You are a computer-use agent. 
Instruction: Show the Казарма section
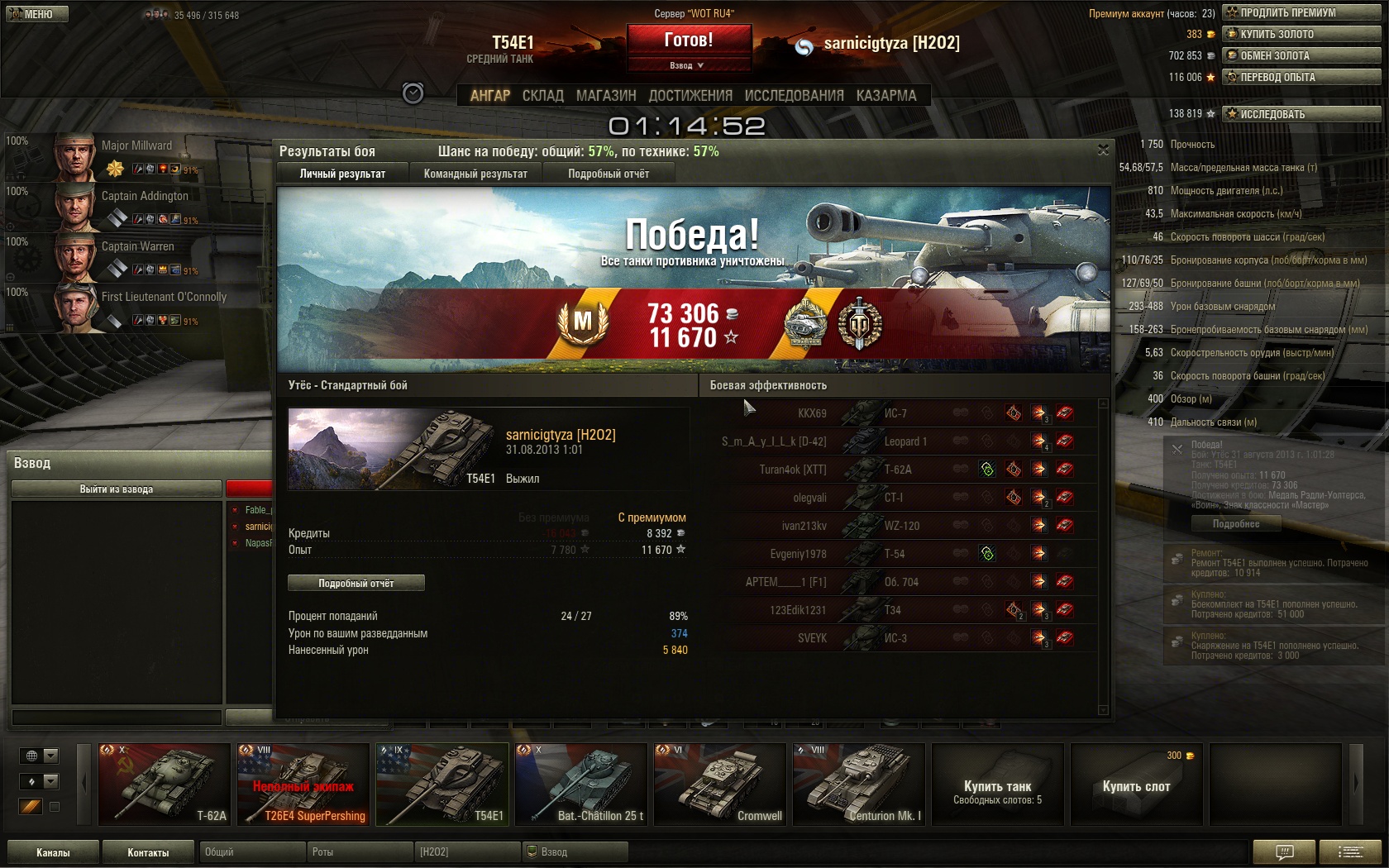click(886, 96)
